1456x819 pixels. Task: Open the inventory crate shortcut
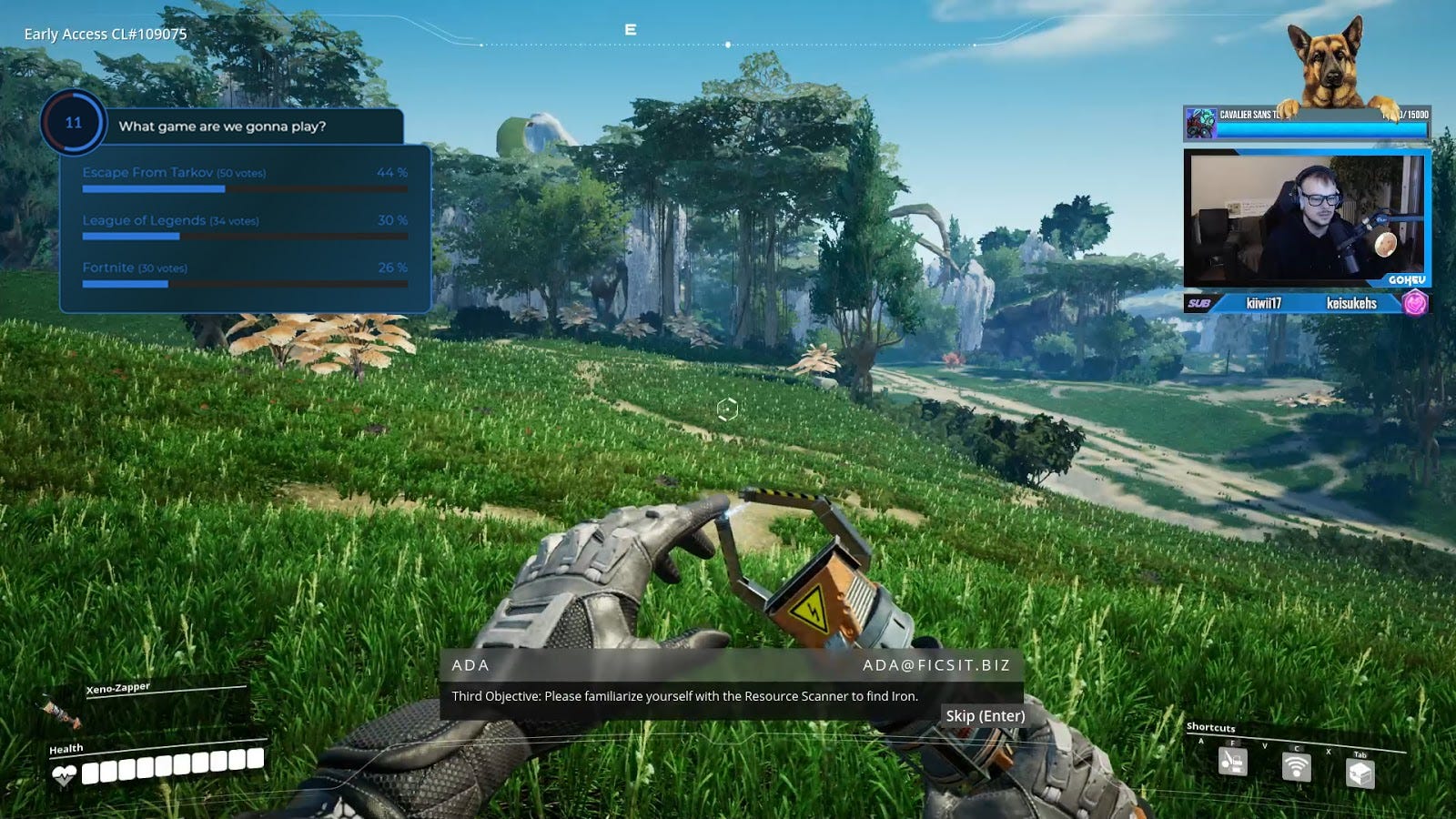(x=1360, y=773)
